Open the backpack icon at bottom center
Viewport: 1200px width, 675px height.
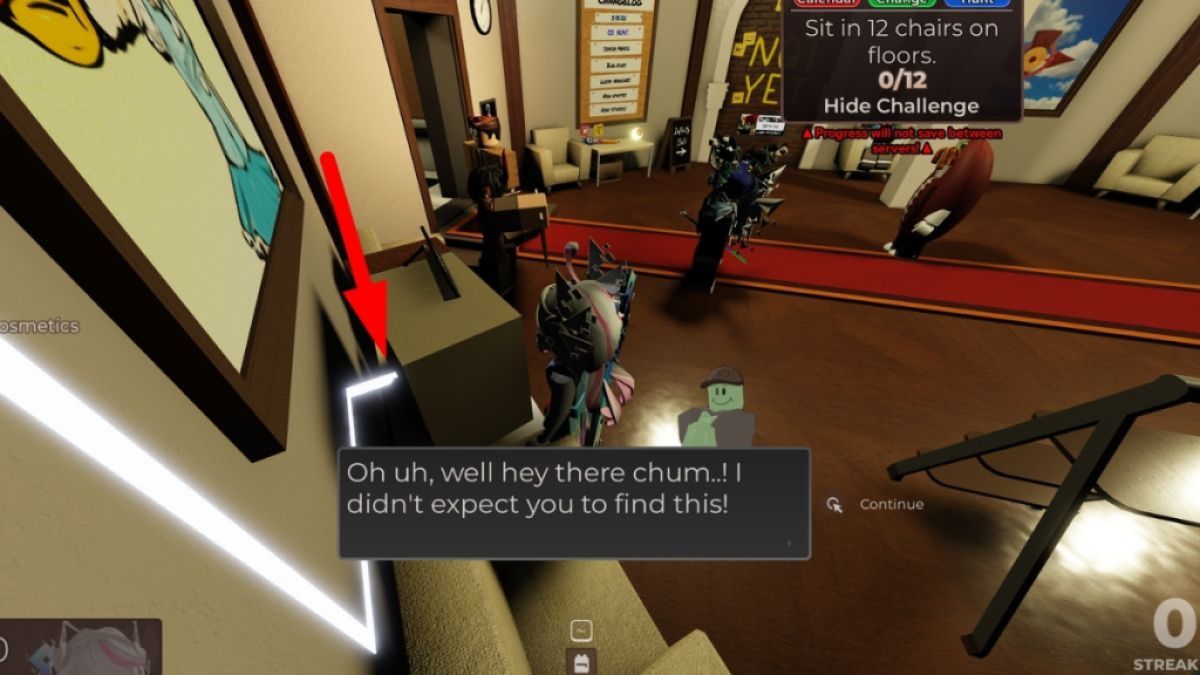(x=581, y=661)
